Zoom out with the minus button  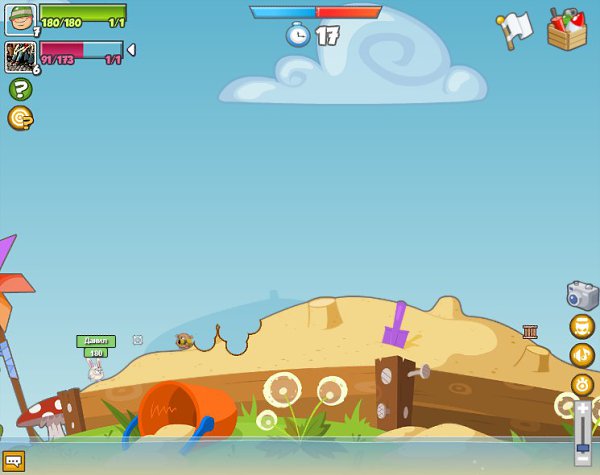[583, 460]
